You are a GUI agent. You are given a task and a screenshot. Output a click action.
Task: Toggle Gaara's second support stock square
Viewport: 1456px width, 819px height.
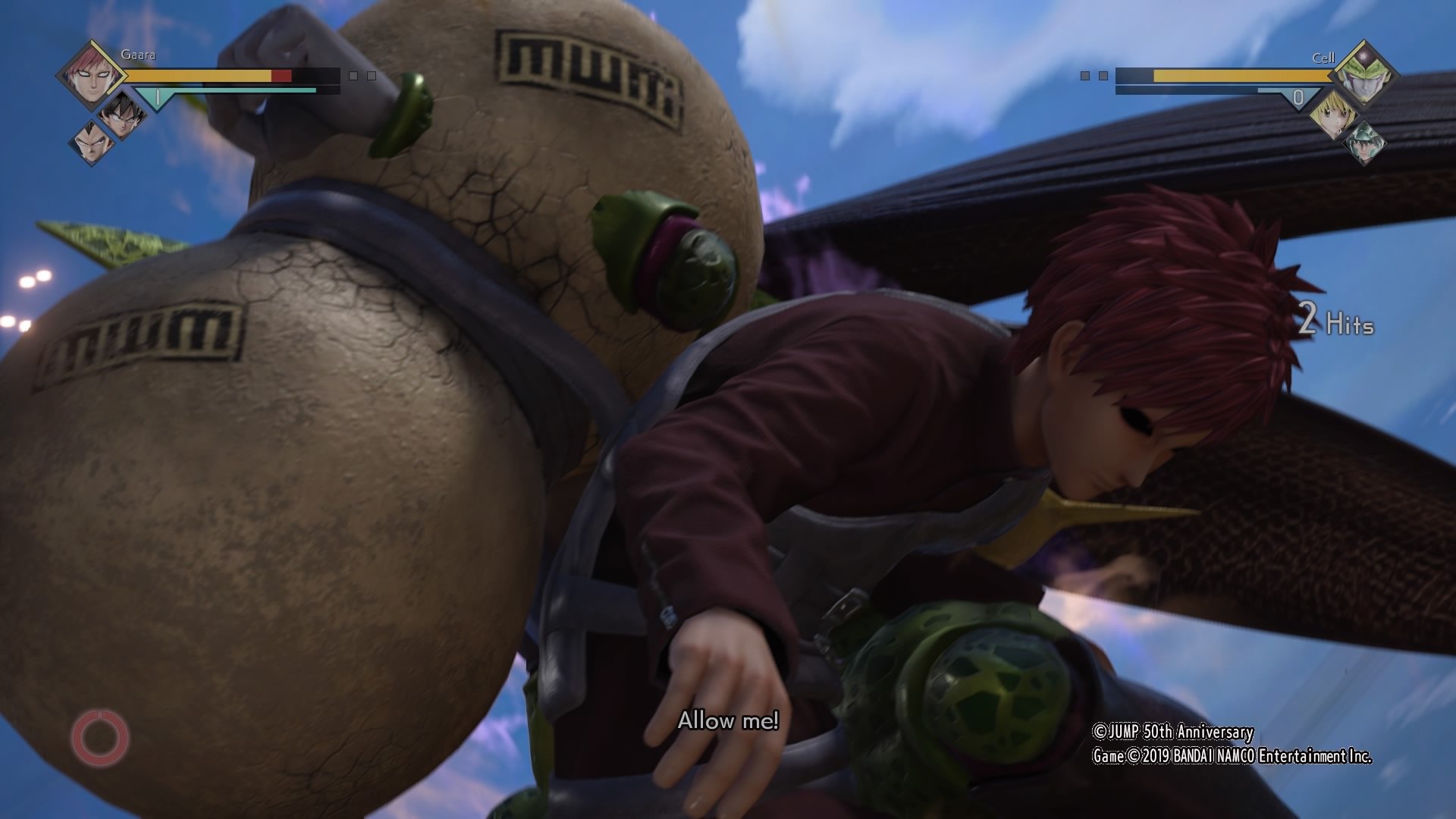point(370,77)
